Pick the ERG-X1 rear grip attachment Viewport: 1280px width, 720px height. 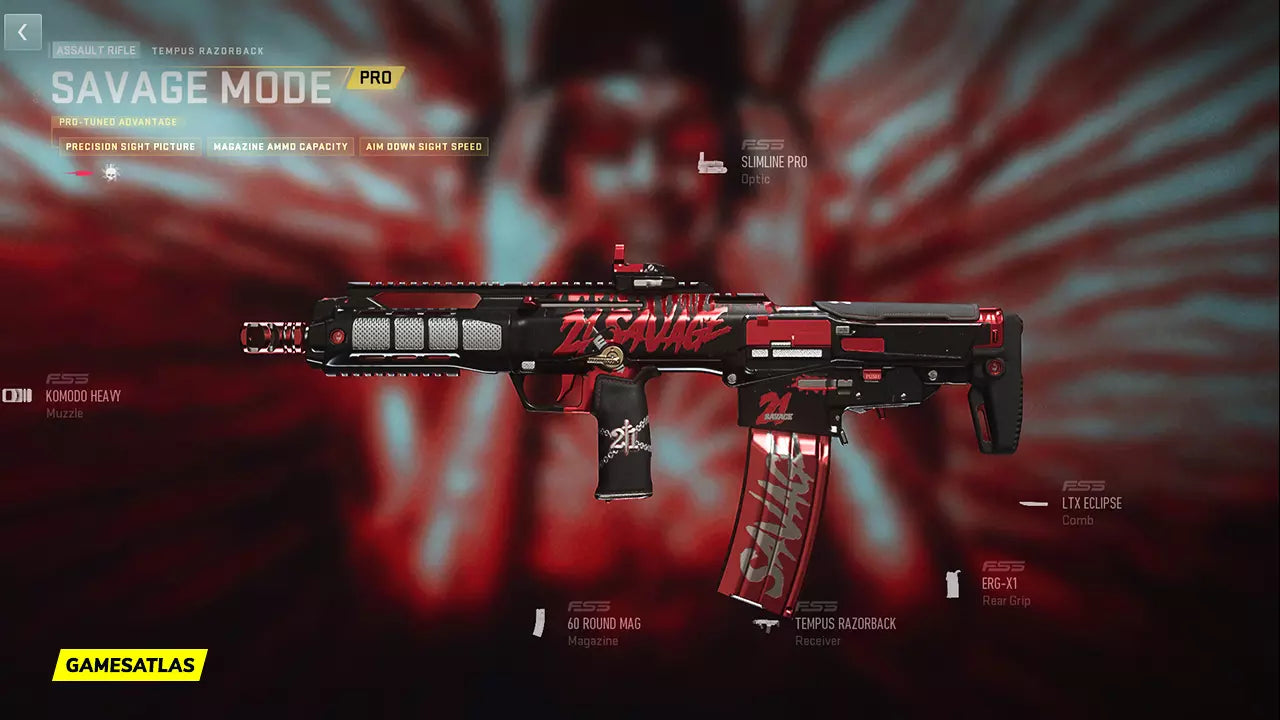pyautogui.click(x=999, y=583)
